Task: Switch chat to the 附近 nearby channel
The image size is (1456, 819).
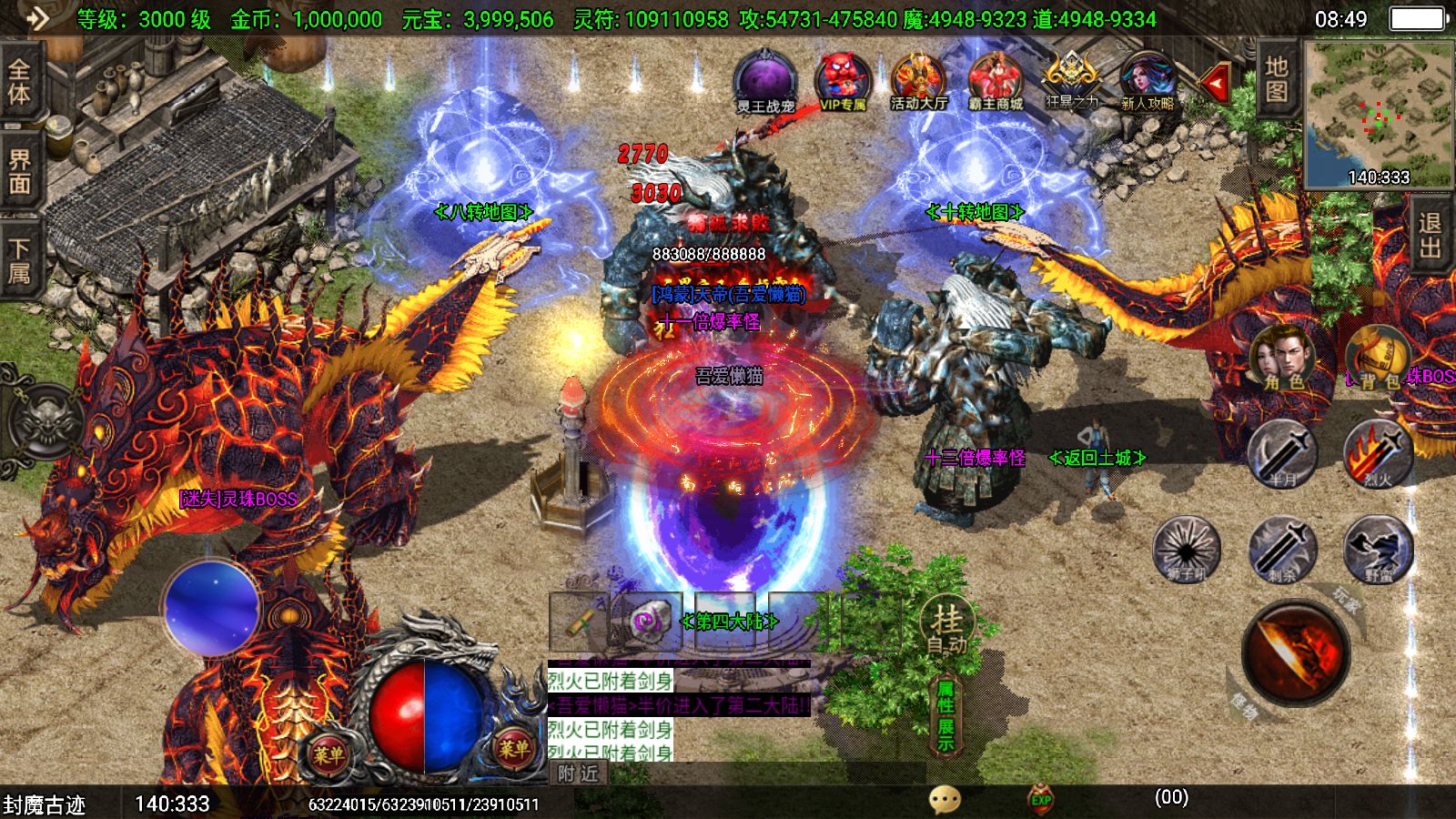Action: click(x=579, y=773)
